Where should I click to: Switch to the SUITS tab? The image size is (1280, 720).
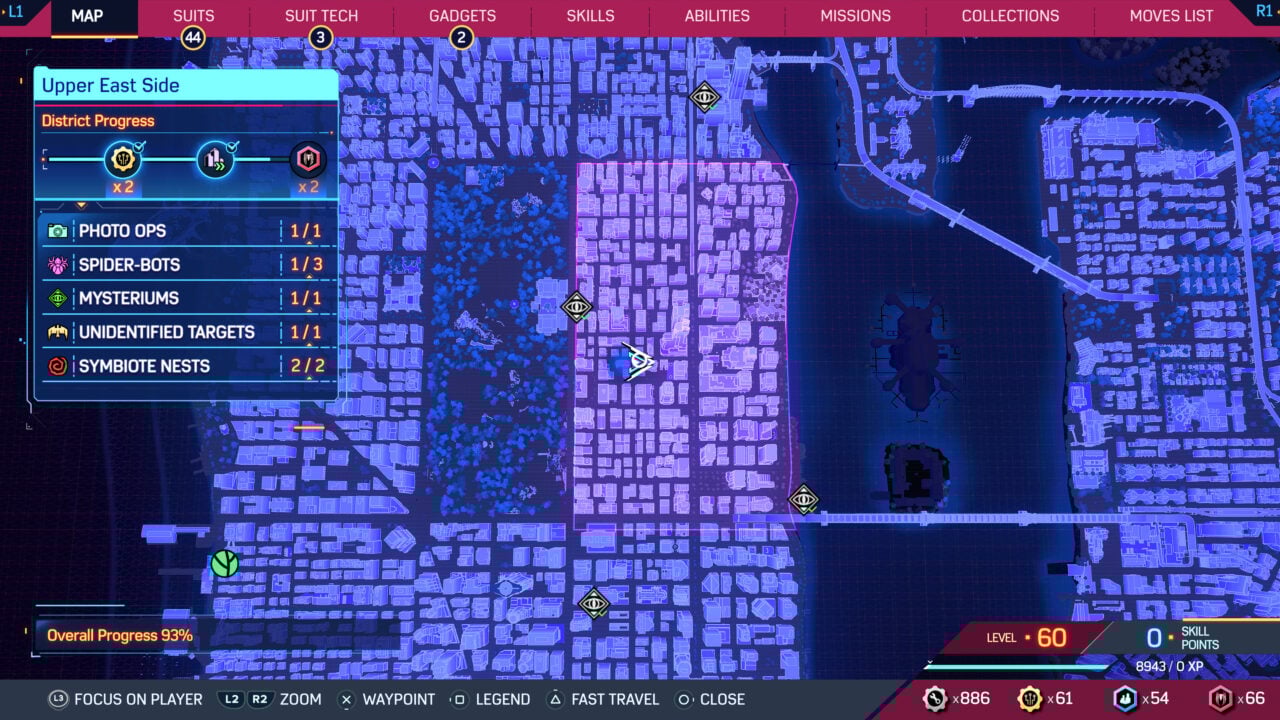coord(193,15)
